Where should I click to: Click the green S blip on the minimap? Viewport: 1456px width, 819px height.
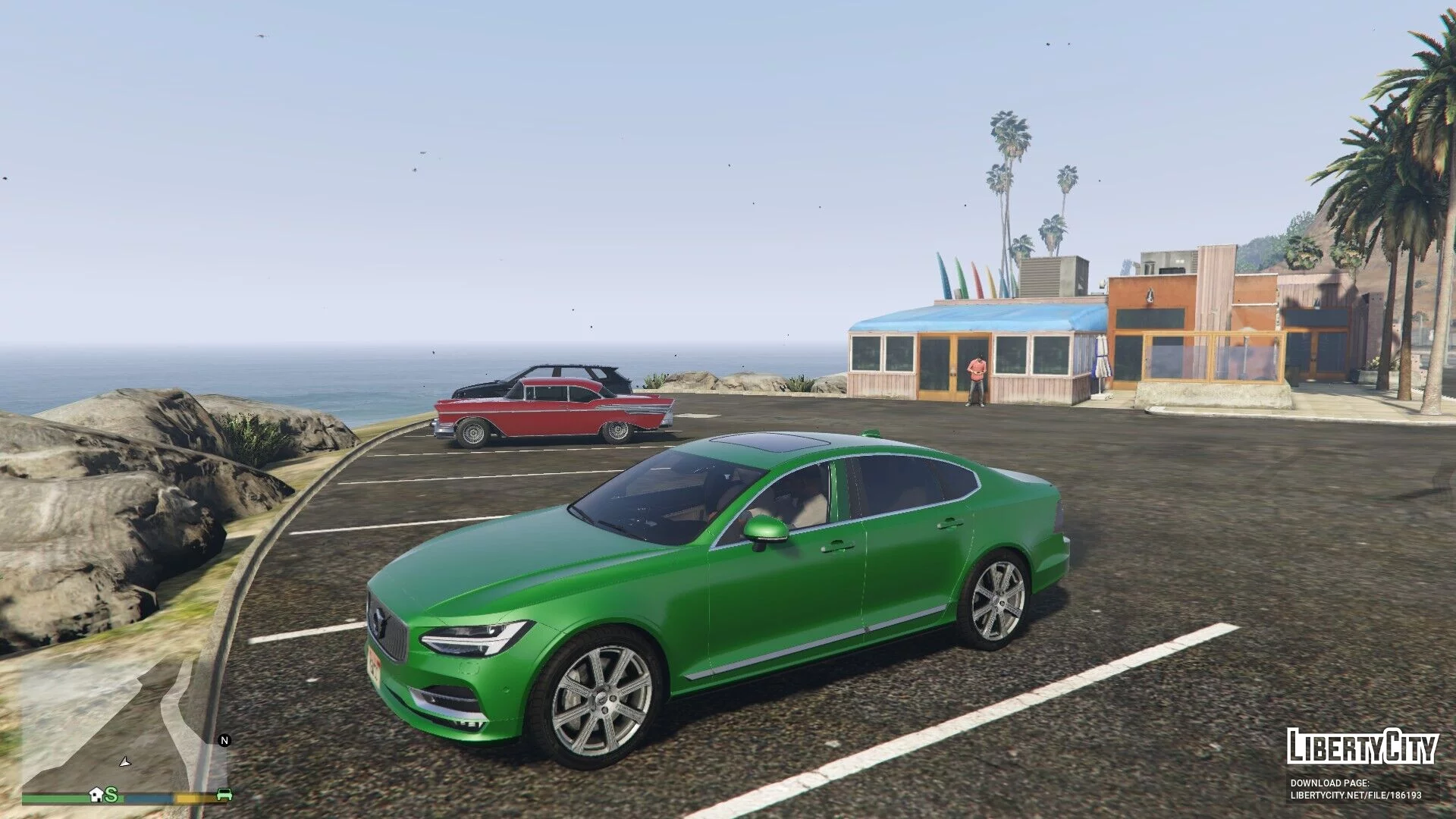click(x=112, y=795)
